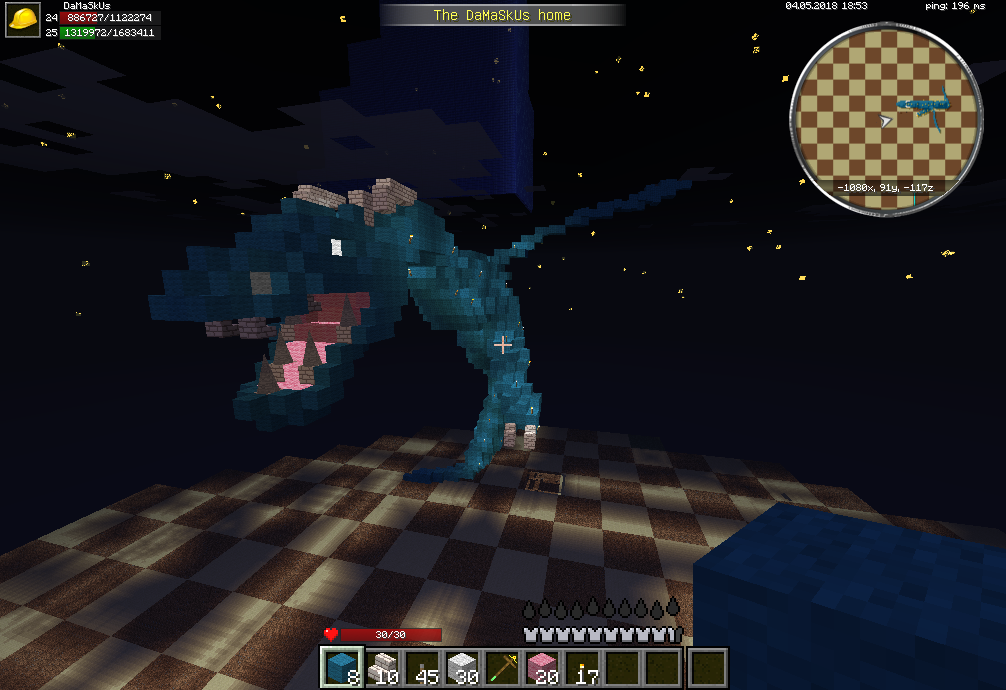Select the hotbar slot holding 45 items
Screen dimensions: 1006x690
coord(421,667)
